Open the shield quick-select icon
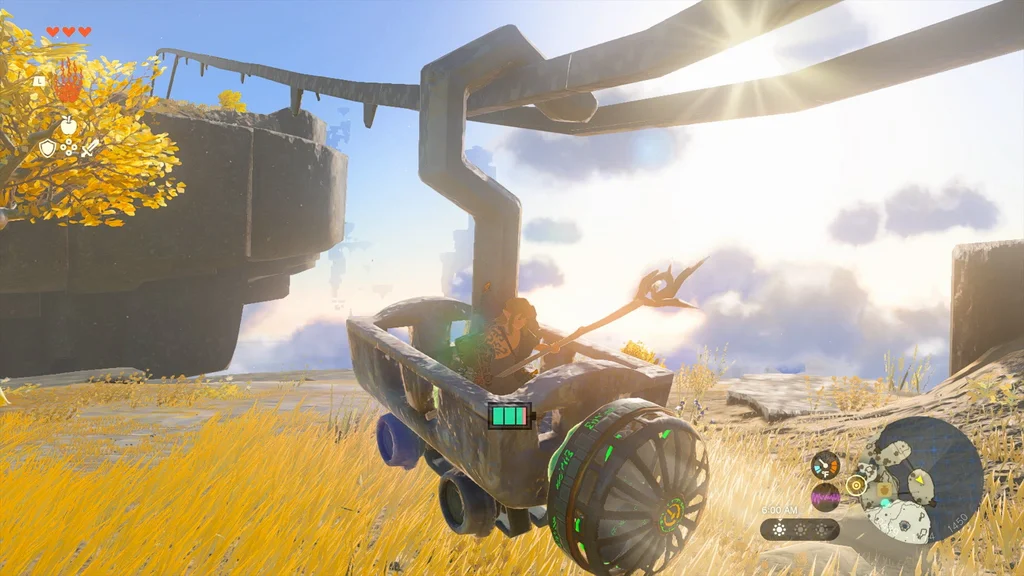1024x576 pixels. (x=47, y=148)
